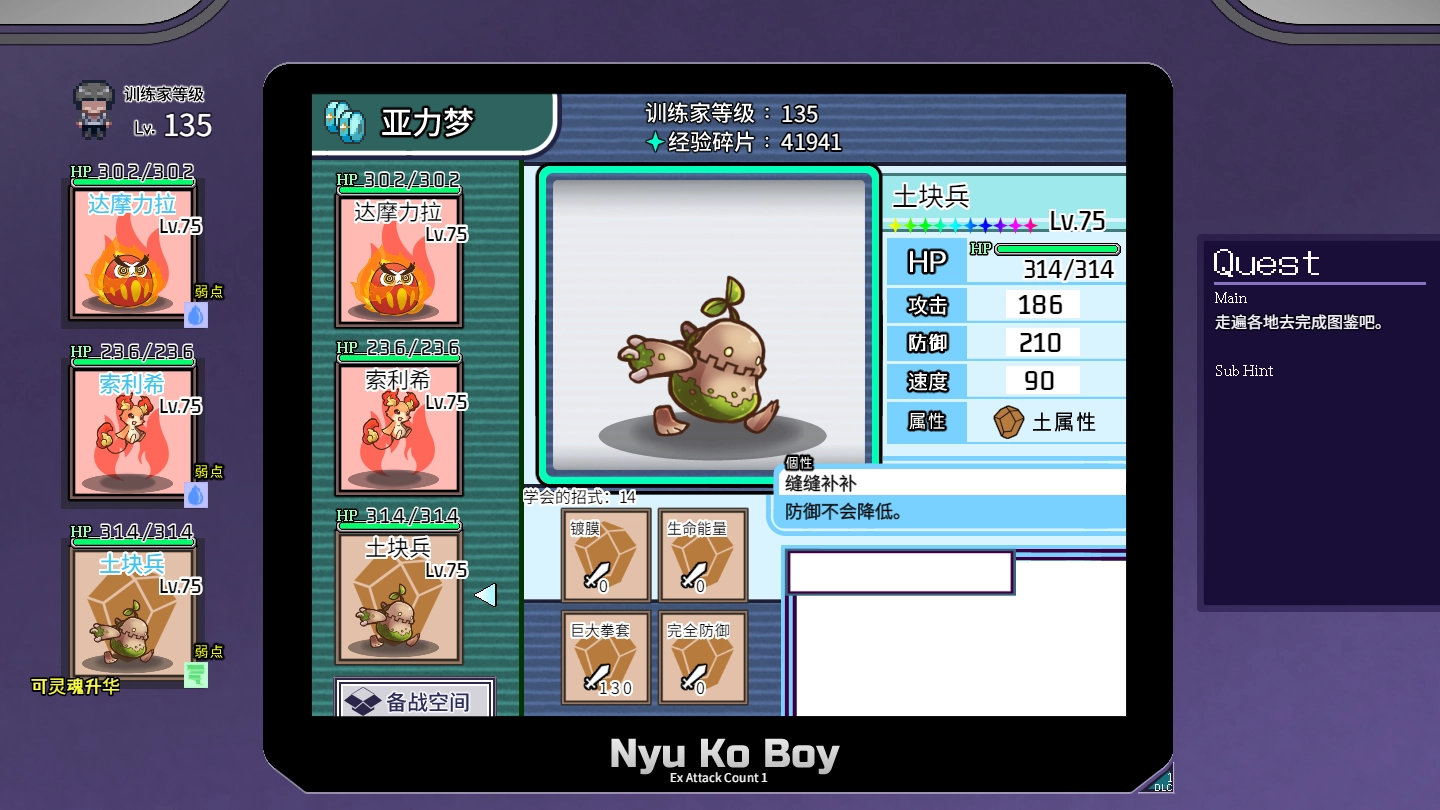Open the 备战空间 reserve storage
Image resolution: width=1440 pixels, height=810 pixels.
pos(415,701)
